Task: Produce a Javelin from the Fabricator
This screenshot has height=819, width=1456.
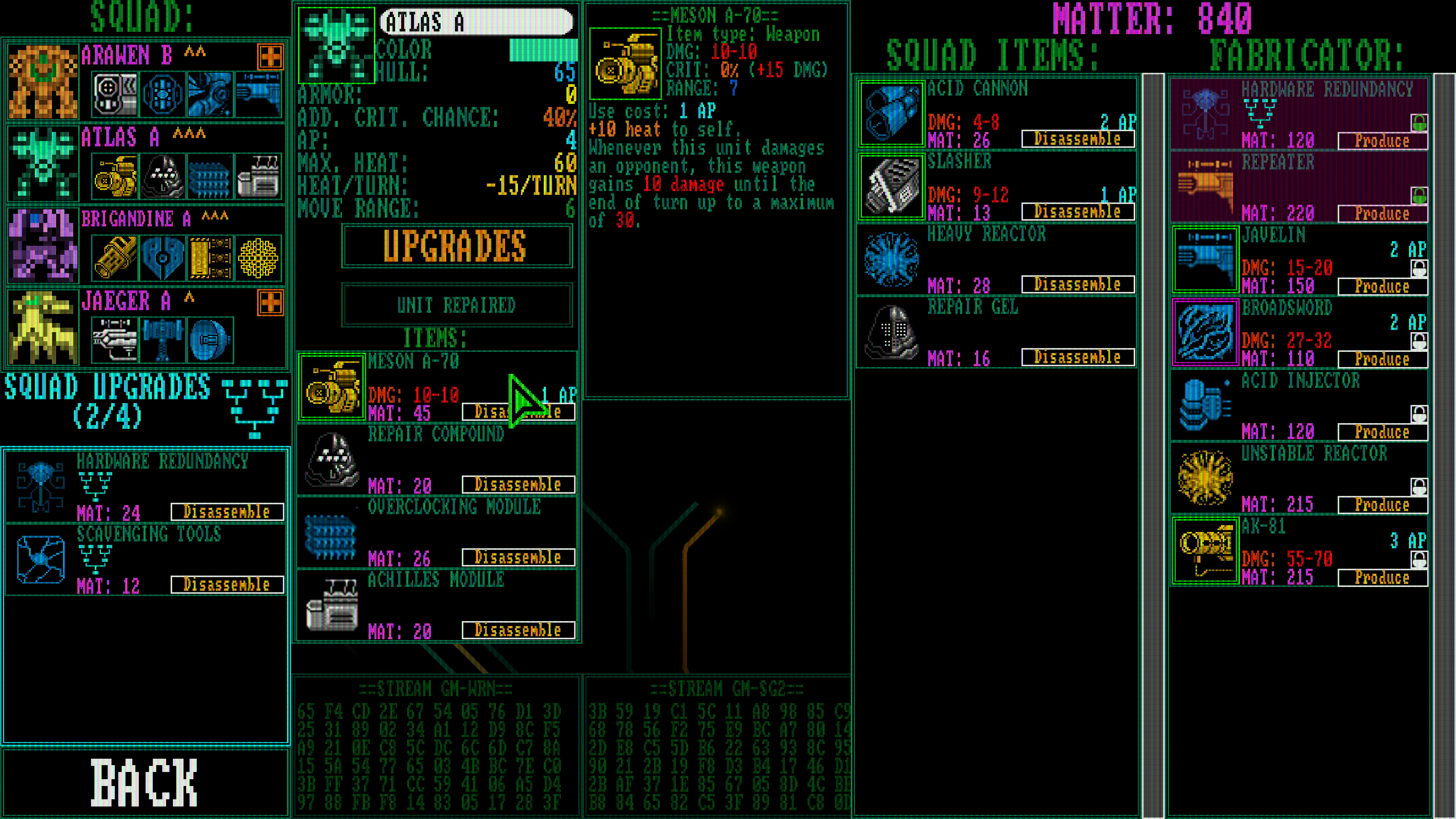Action: tap(1381, 287)
